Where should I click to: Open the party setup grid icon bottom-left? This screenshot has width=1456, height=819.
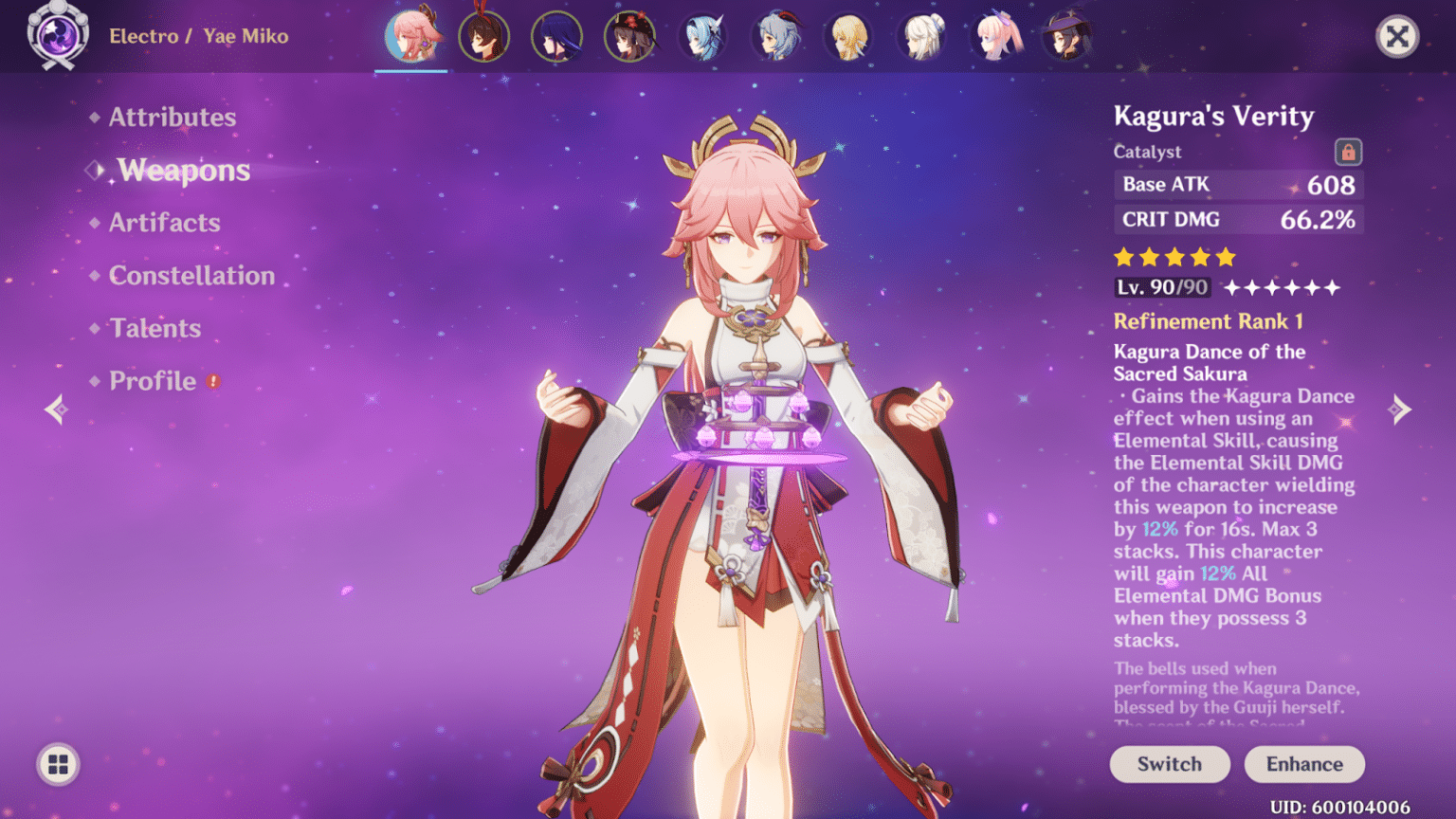click(x=57, y=764)
